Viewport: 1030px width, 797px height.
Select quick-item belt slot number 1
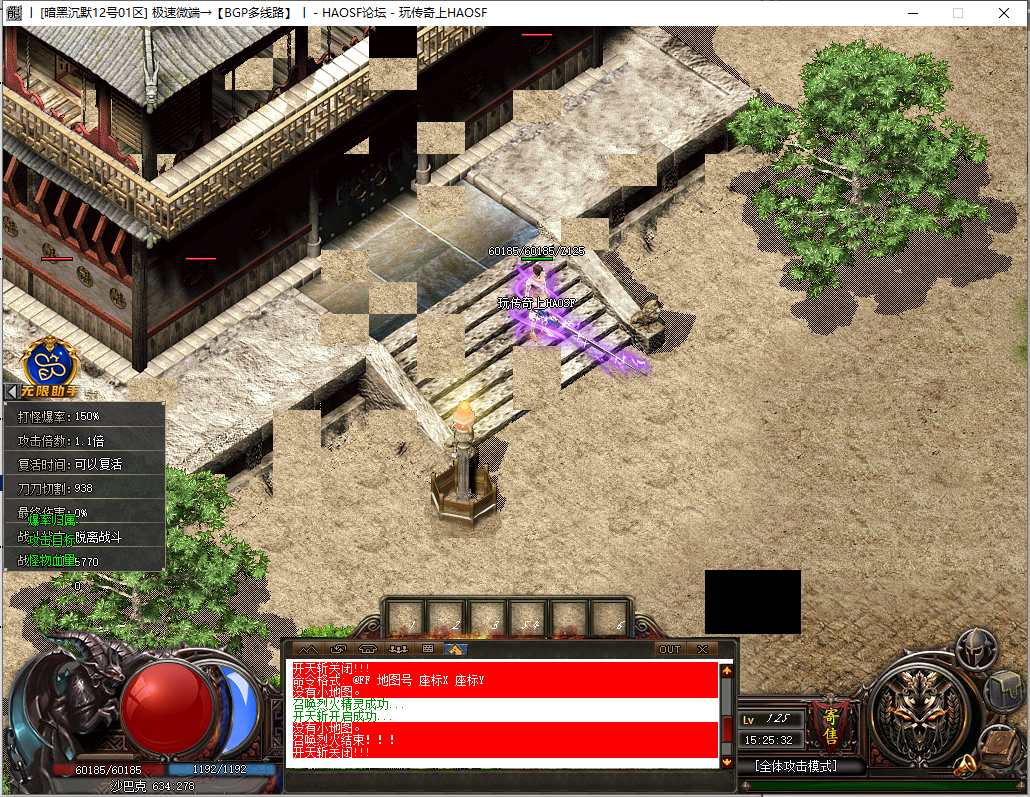[x=405, y=616]
